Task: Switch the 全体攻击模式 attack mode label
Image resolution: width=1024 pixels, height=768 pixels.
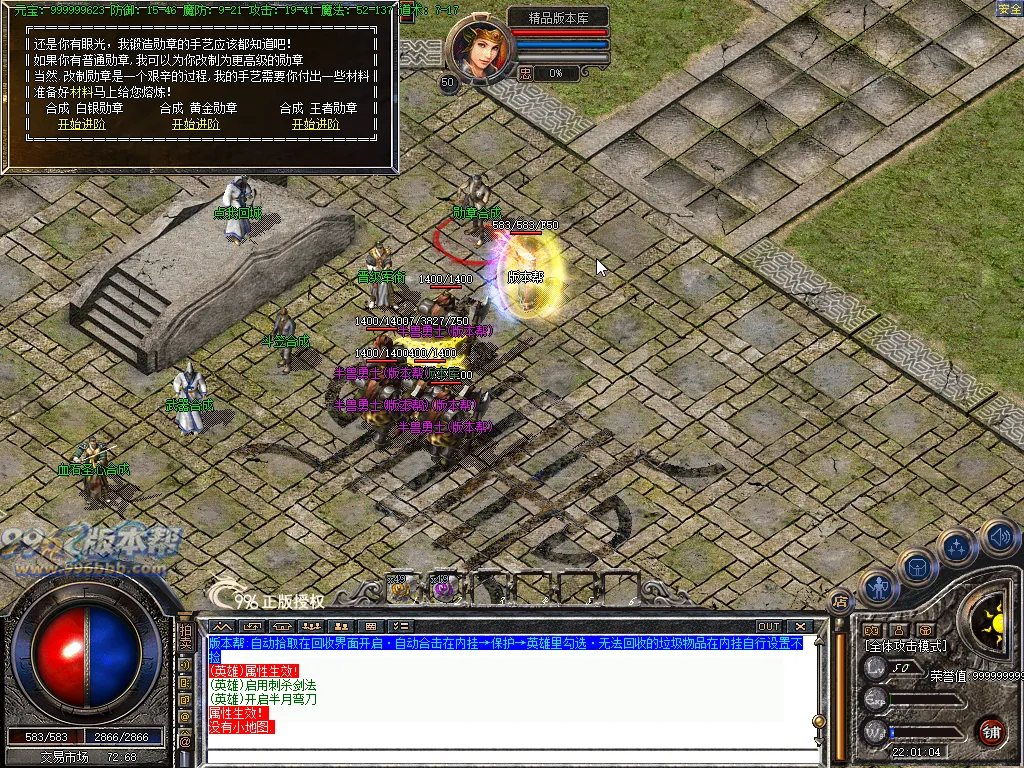Action: coord(904,647)
